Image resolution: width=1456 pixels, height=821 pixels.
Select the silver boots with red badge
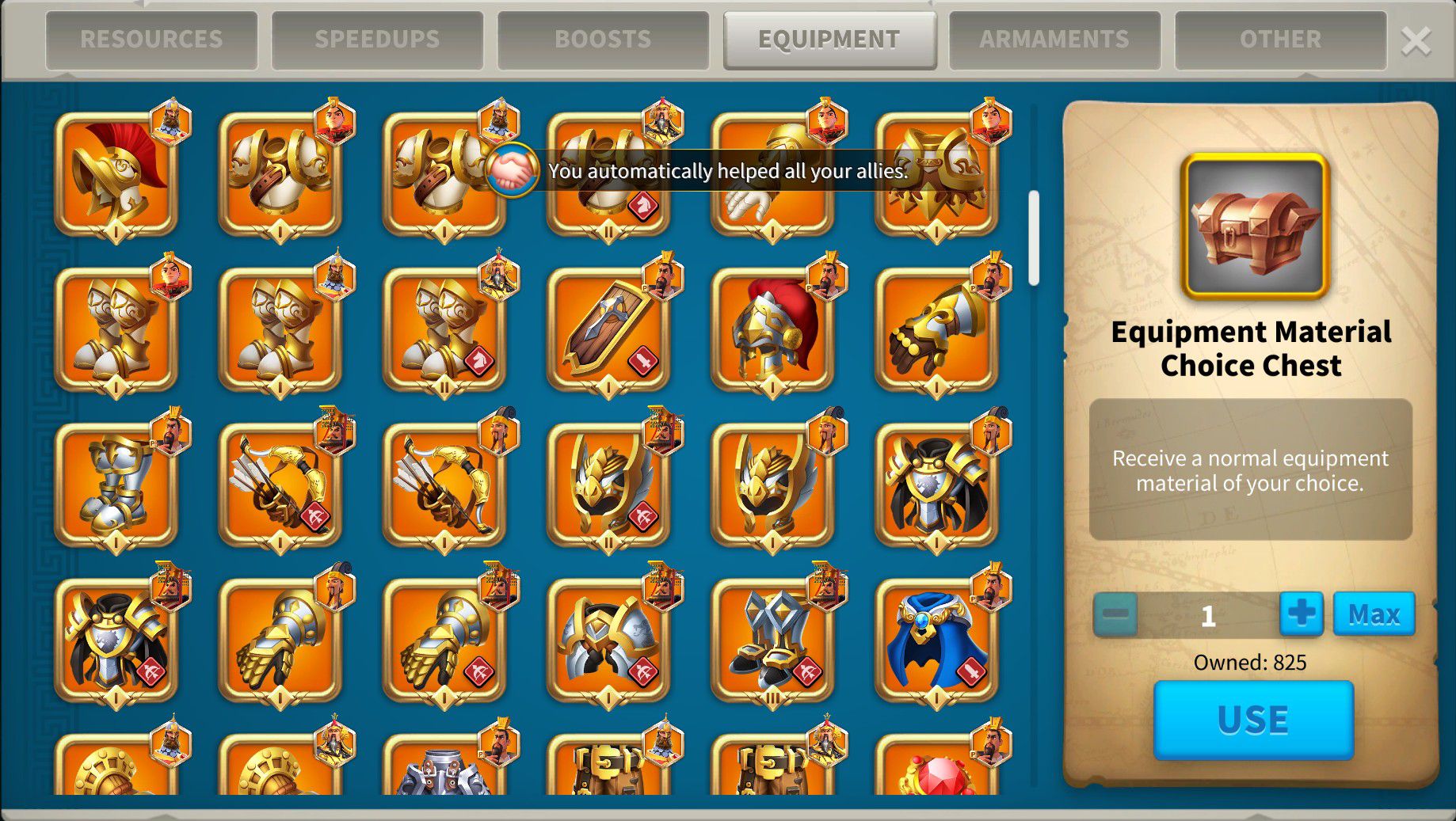[772, 640]
